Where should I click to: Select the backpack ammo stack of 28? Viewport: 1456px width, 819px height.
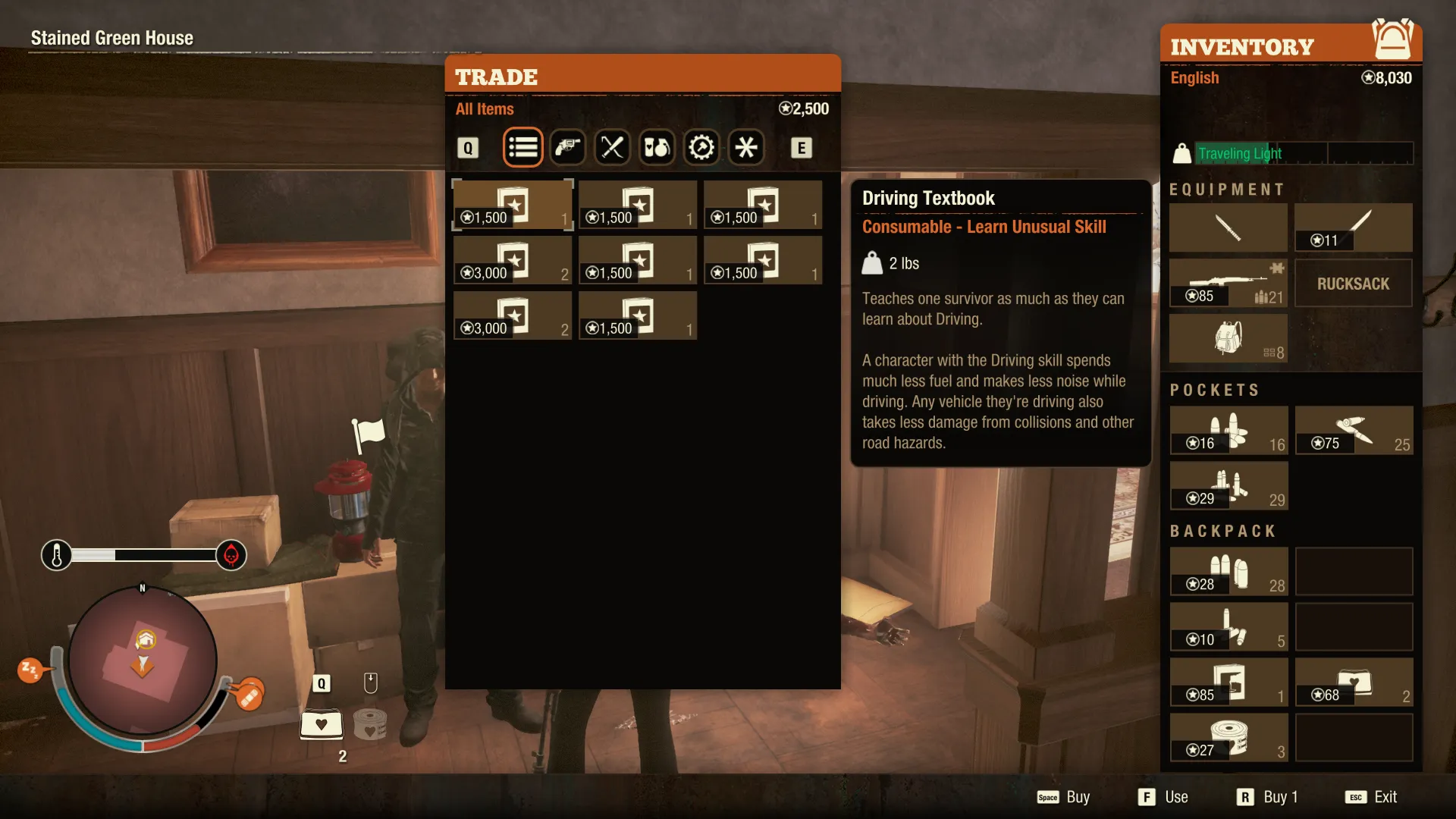click(x=1228, y=572)
